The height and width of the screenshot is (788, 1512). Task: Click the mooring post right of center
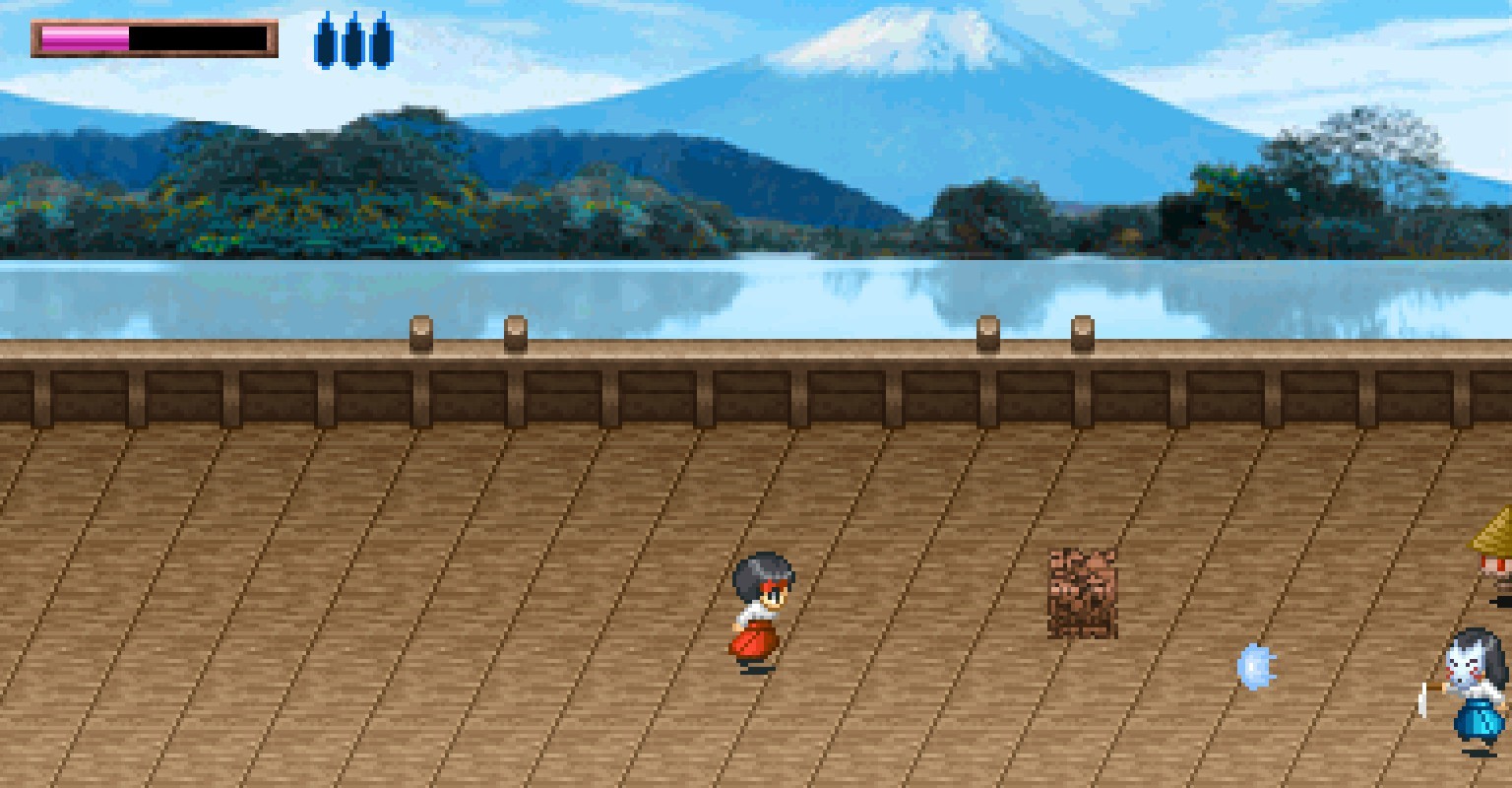[988, 335]
